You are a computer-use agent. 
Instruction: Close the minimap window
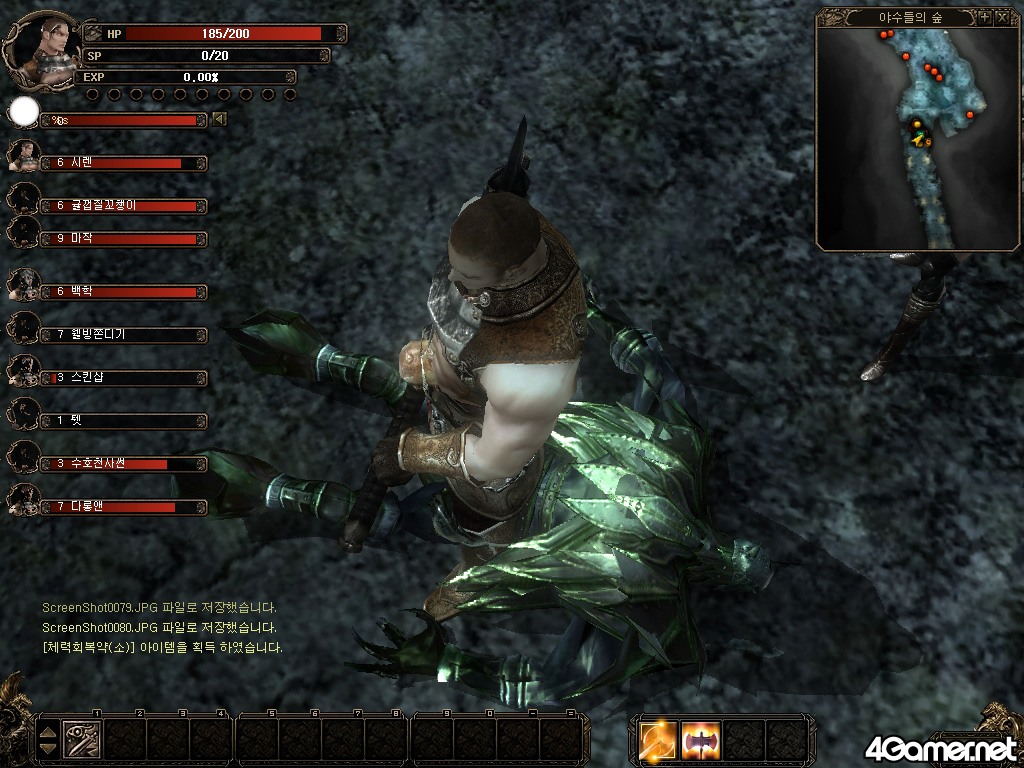[1002, 17]
